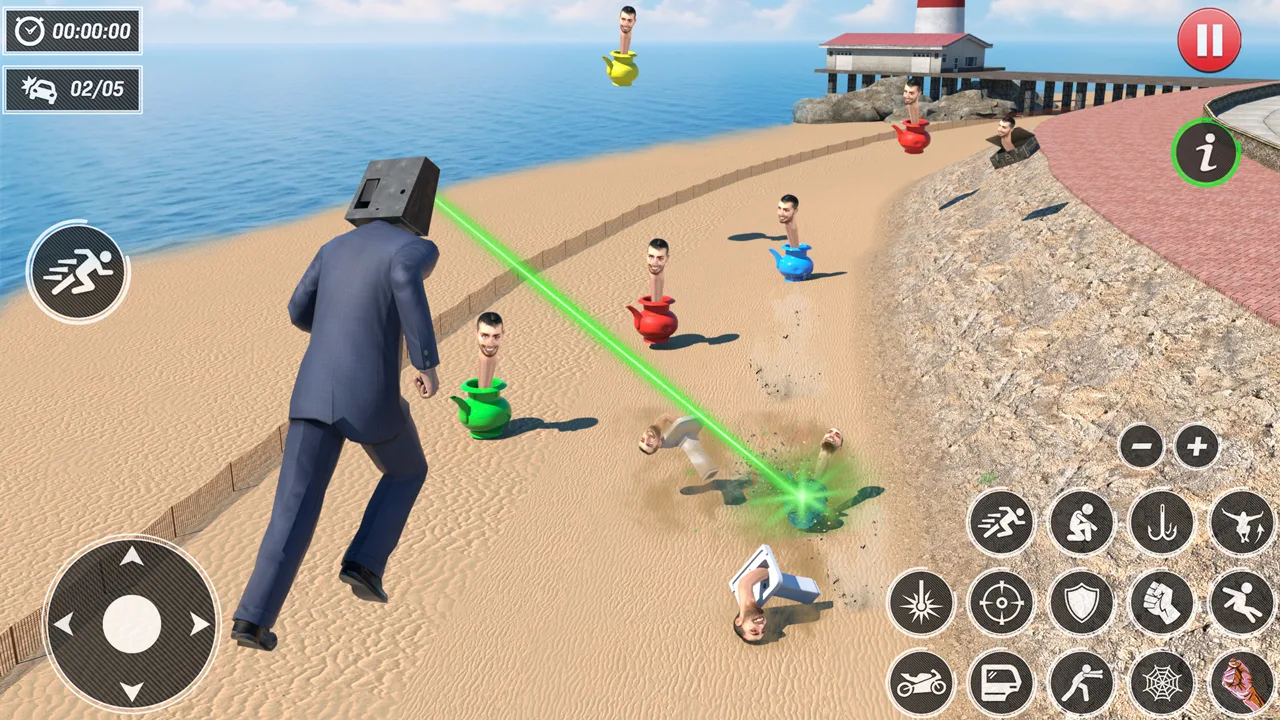Screen dimensions: 1280x720
Task: Check the mission timer display
Action: pyautogui.click(x=72, y=31)
